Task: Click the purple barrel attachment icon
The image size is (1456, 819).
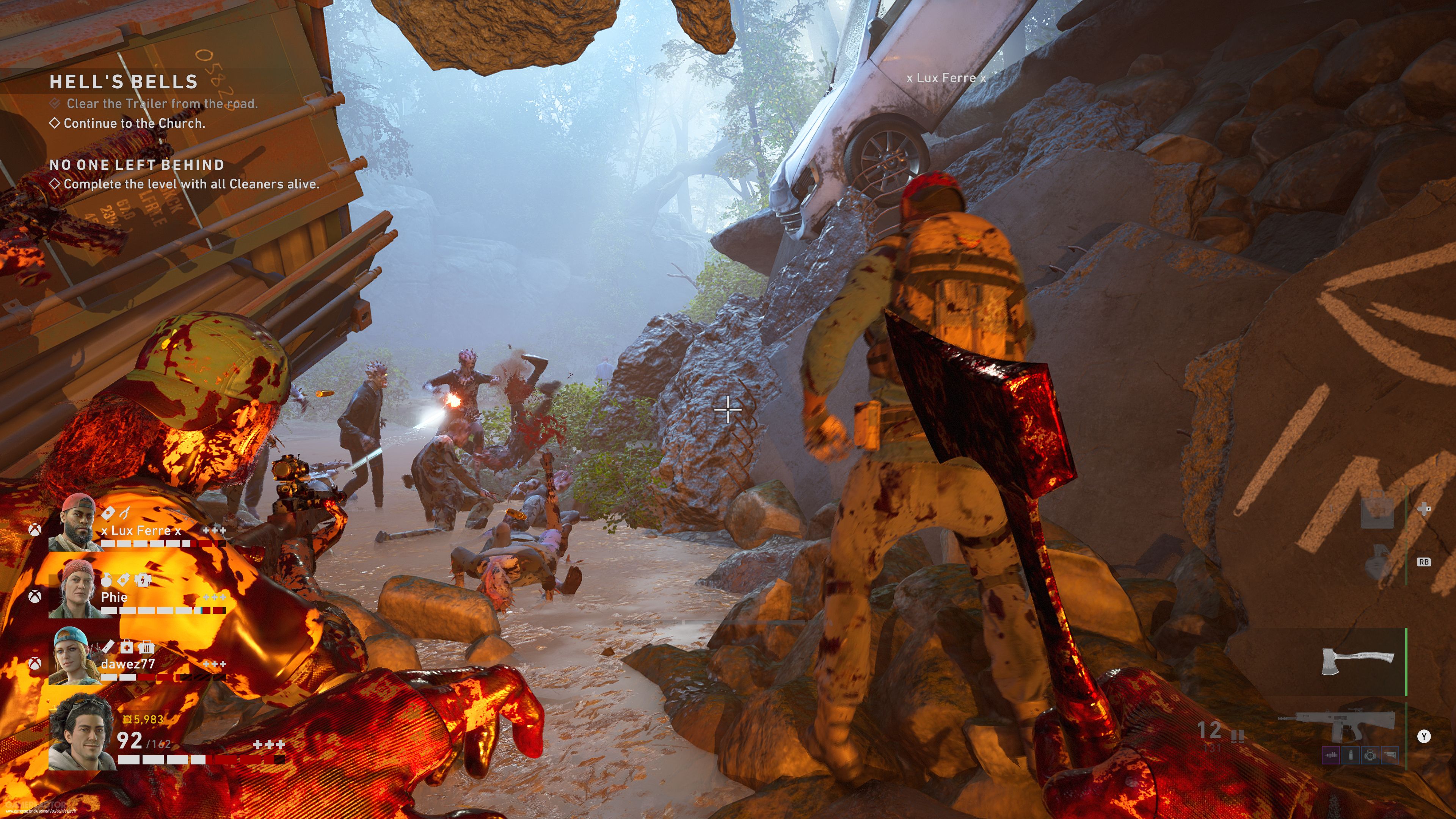Action: (x=1331, y=755)
